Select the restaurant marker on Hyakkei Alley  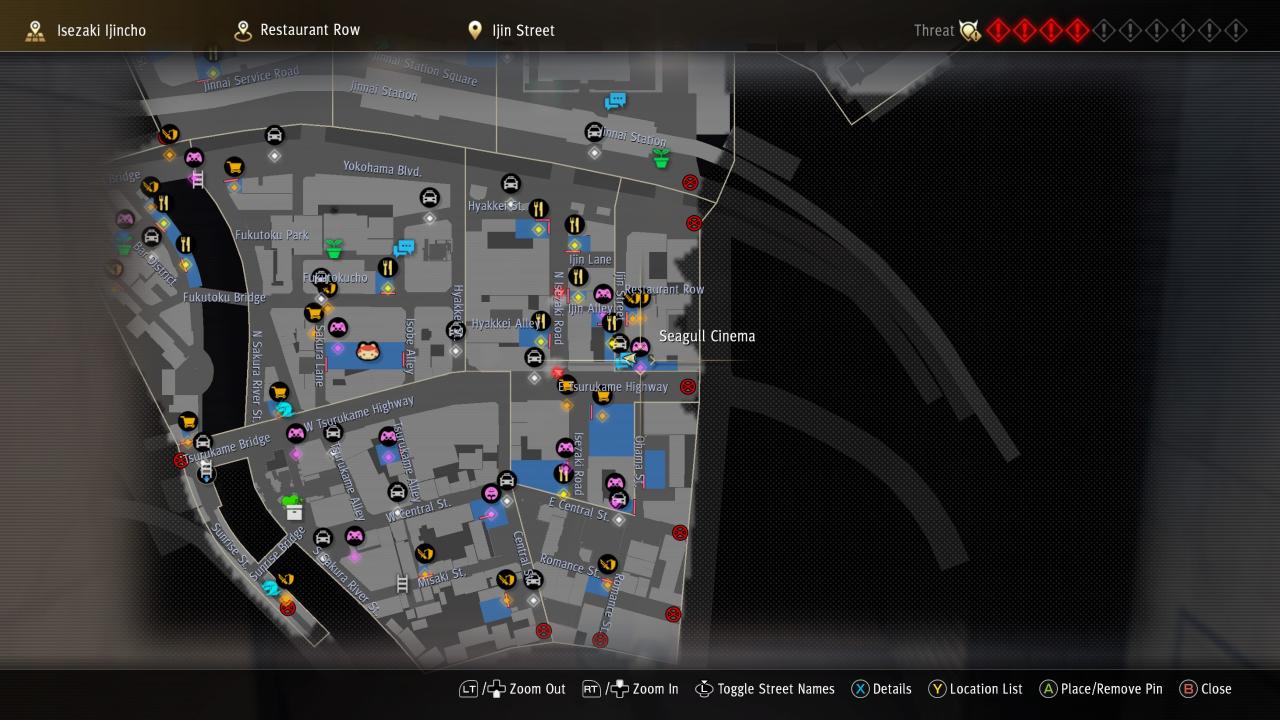coord(540,321)
